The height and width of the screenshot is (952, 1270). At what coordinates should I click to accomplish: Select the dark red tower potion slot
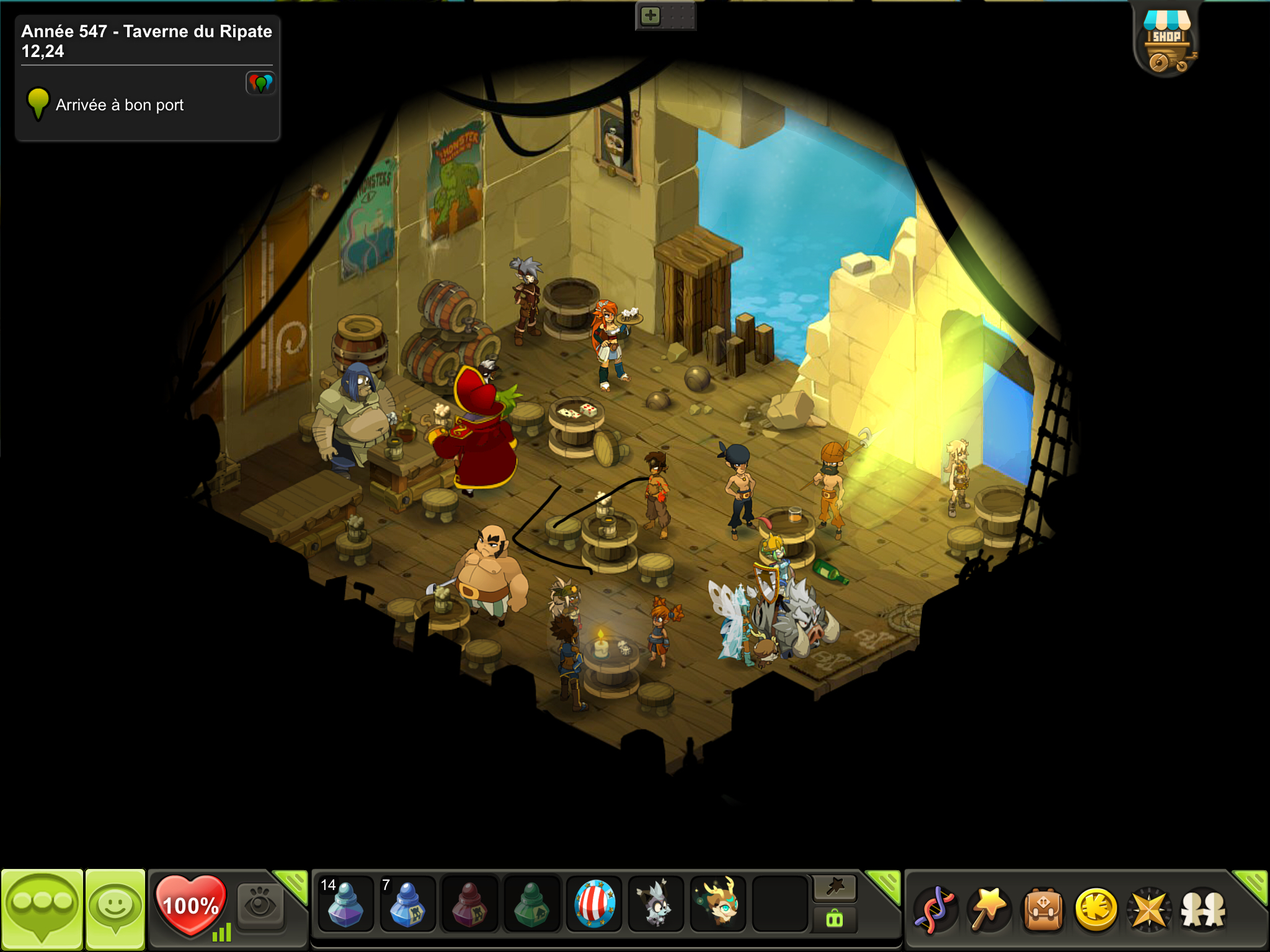[x=469, y=905]
